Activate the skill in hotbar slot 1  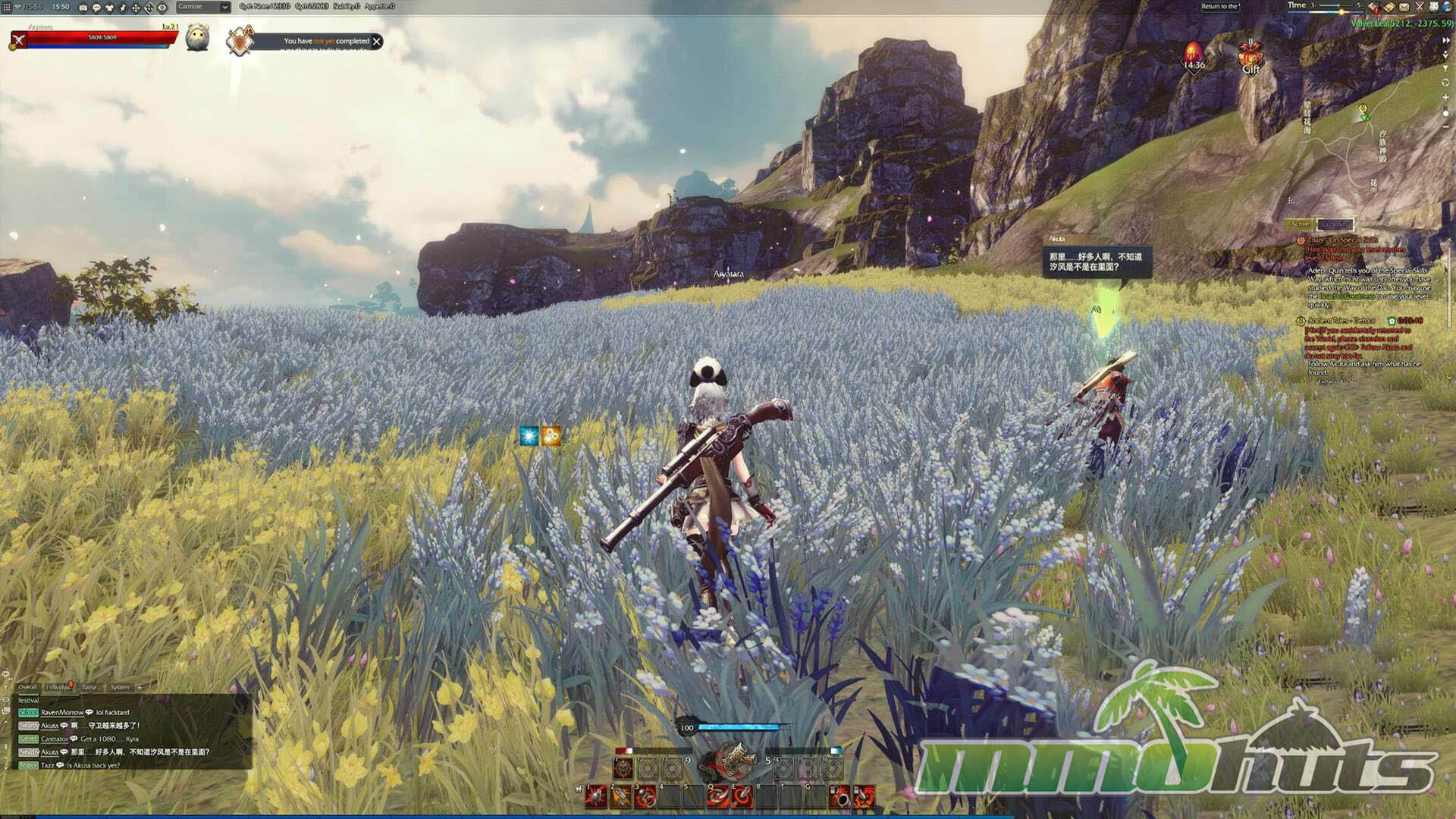click(596, 796)
